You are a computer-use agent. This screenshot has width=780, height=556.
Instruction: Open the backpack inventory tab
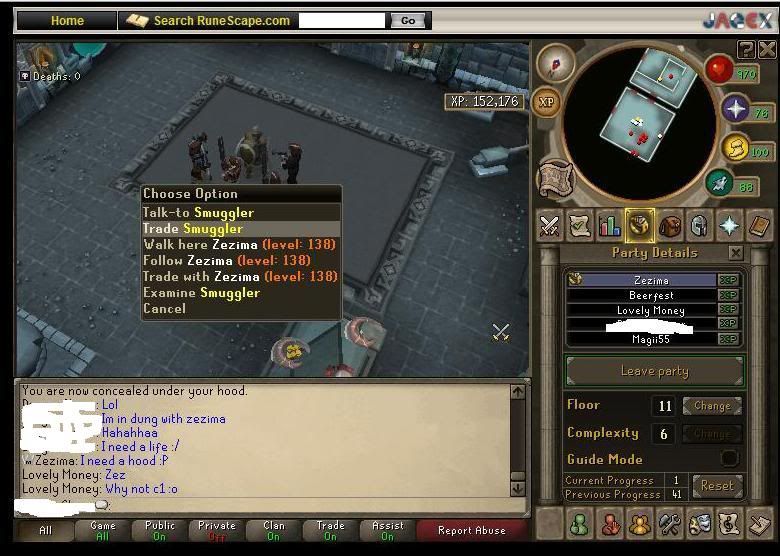(669, 226)
